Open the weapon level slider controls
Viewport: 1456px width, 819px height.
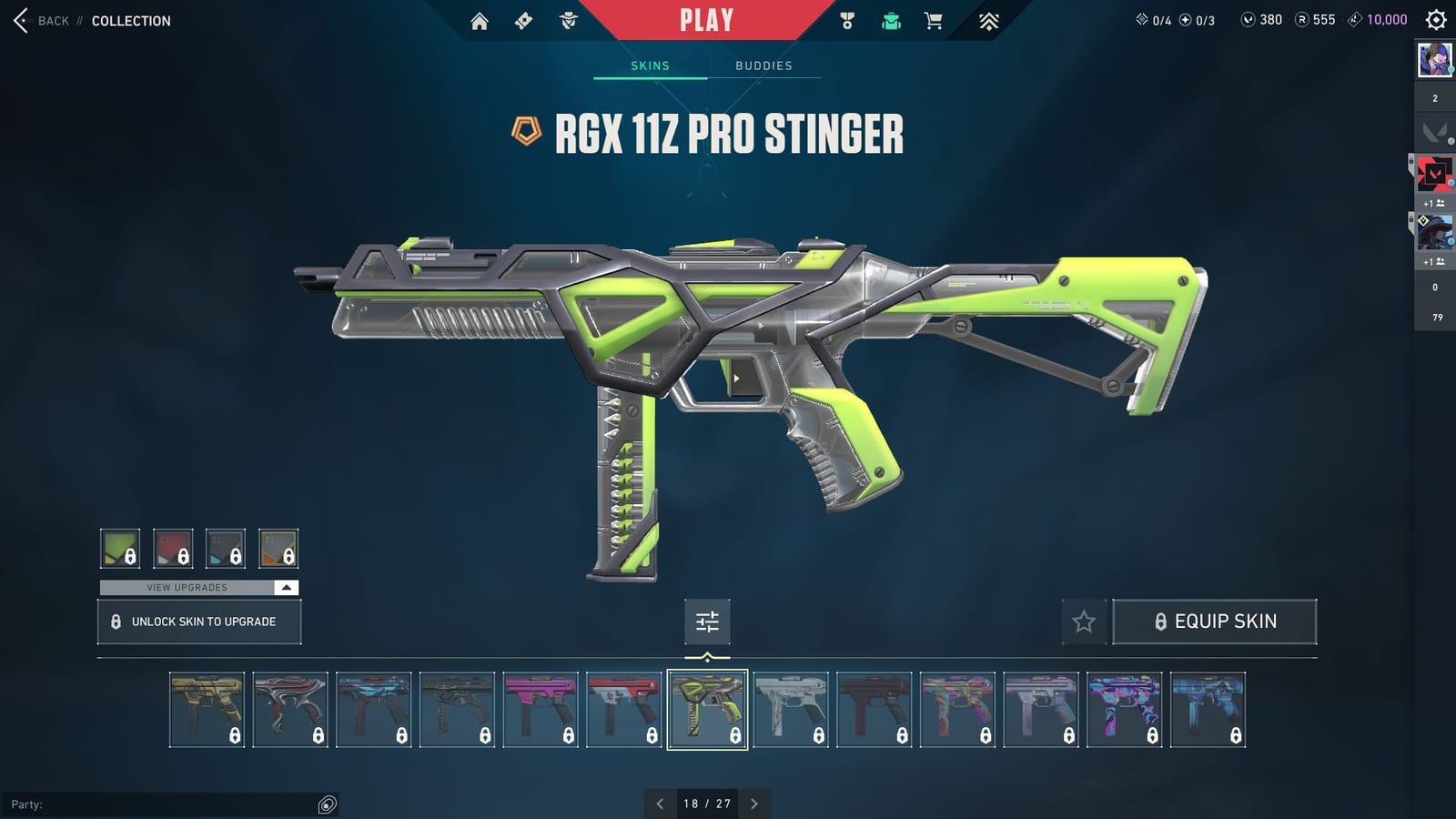coord(707,622)
